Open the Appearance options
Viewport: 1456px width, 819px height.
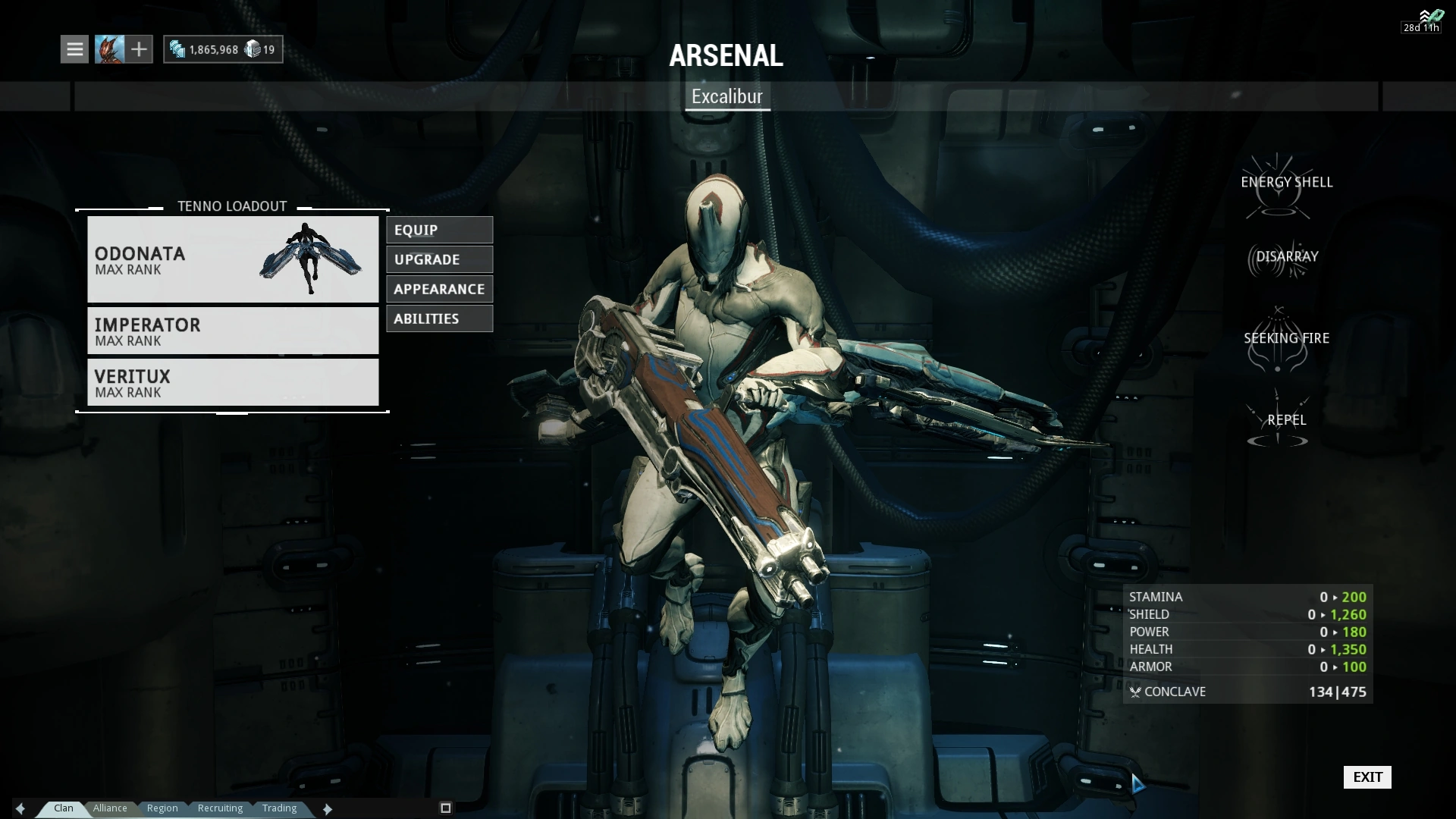[x=439, y=289]
